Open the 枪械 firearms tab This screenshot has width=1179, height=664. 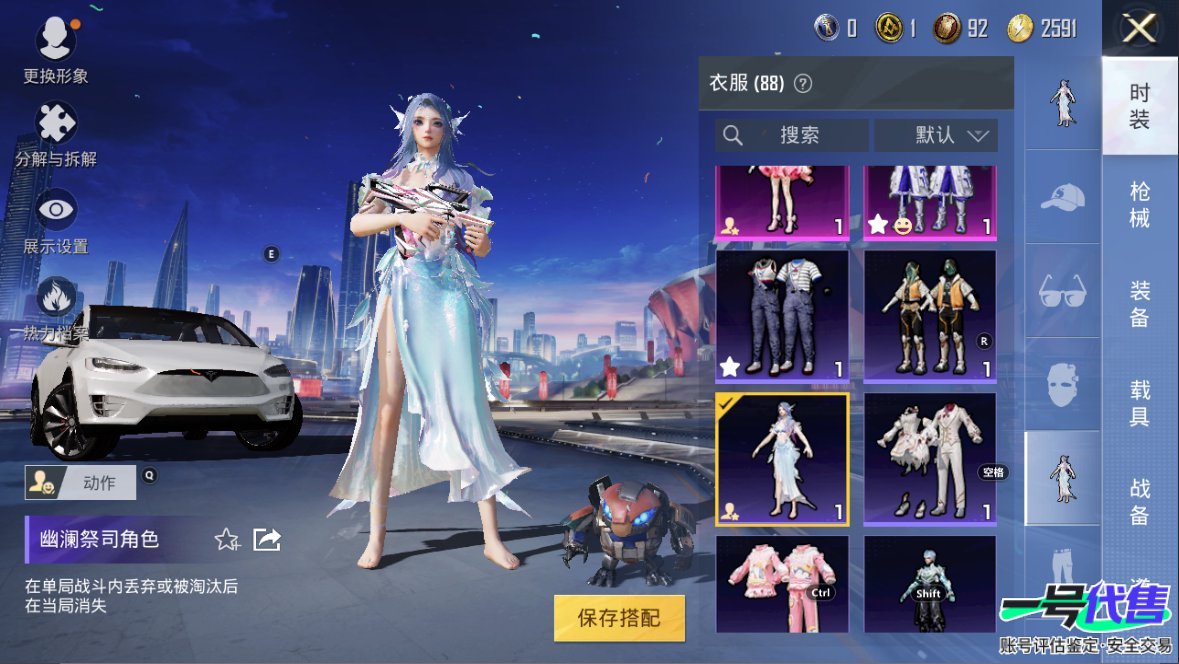(x=1140, y=204)
